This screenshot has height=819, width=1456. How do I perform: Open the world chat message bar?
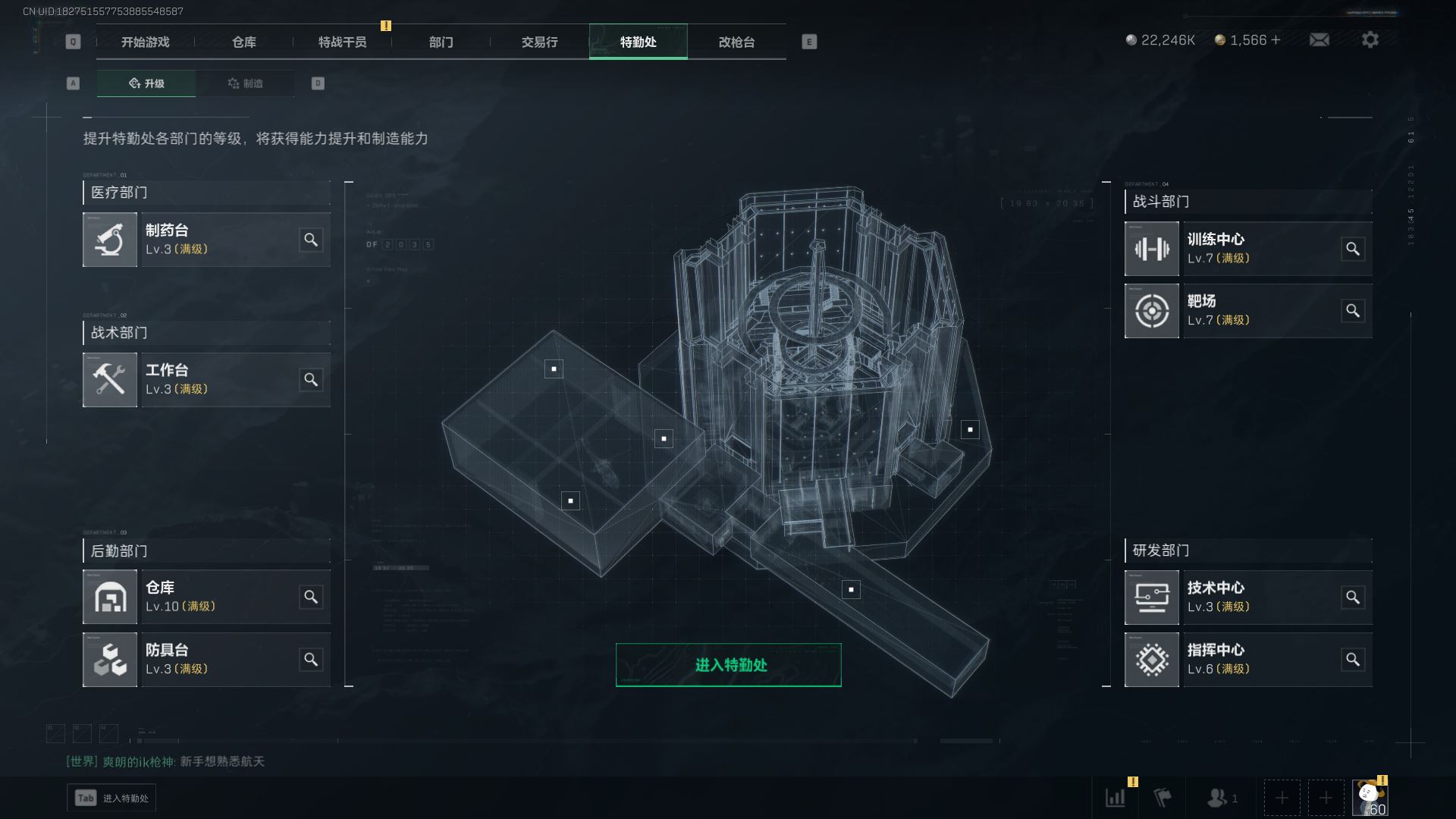[165, 761]
